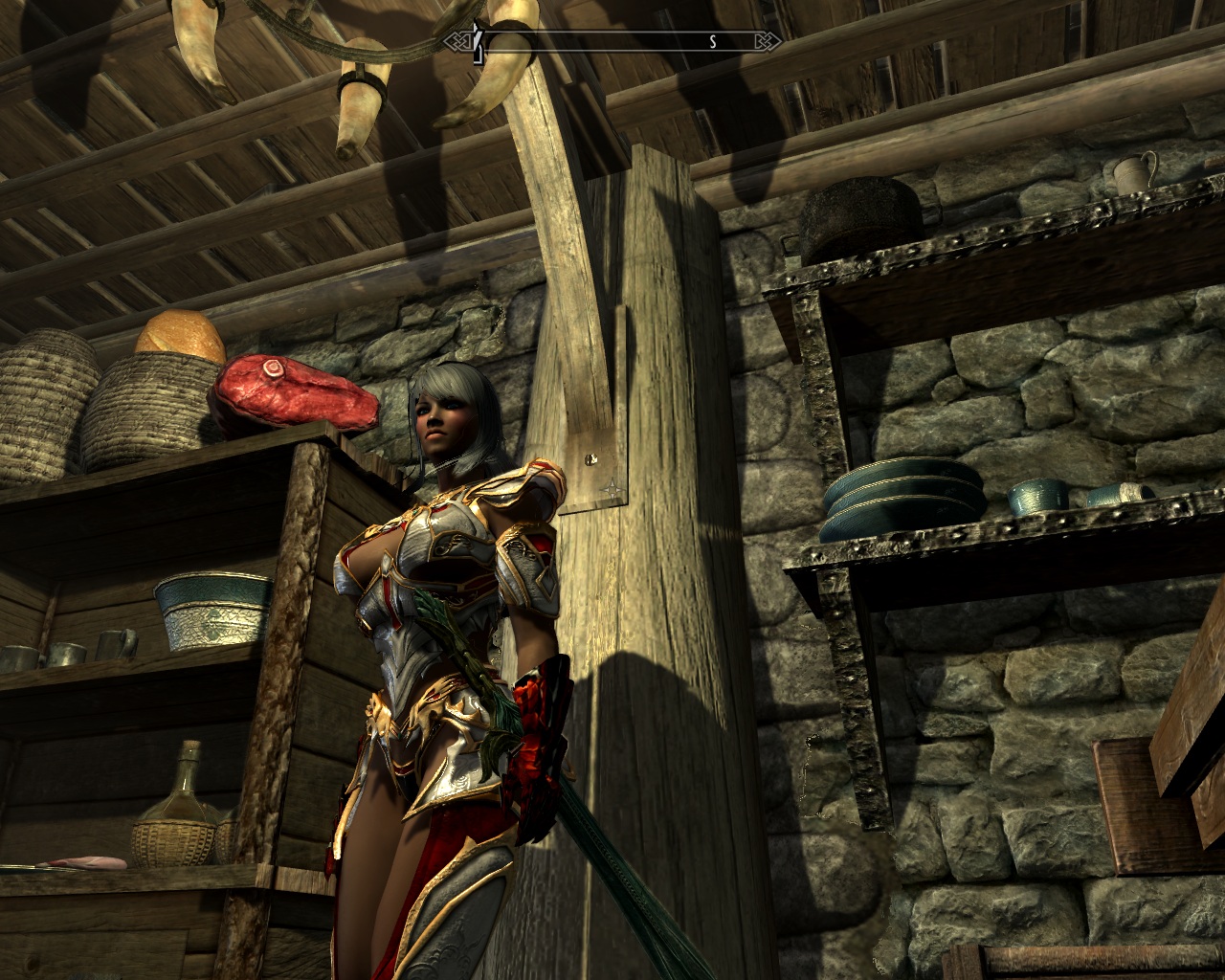Click the compass bar showing South
The width and height of the screenshot is (1225, 980).
613,41
